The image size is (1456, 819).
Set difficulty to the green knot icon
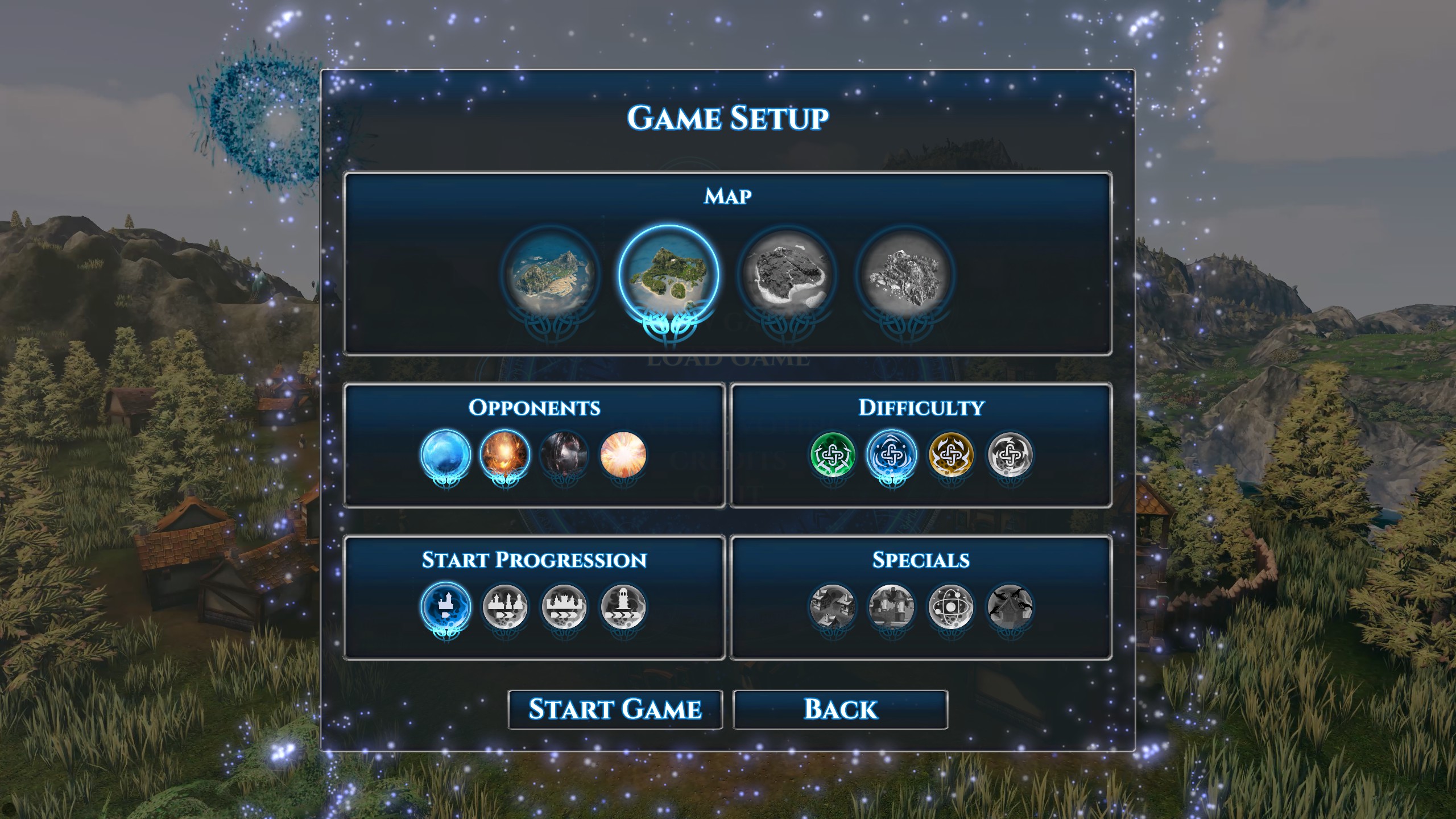point(833,454)
